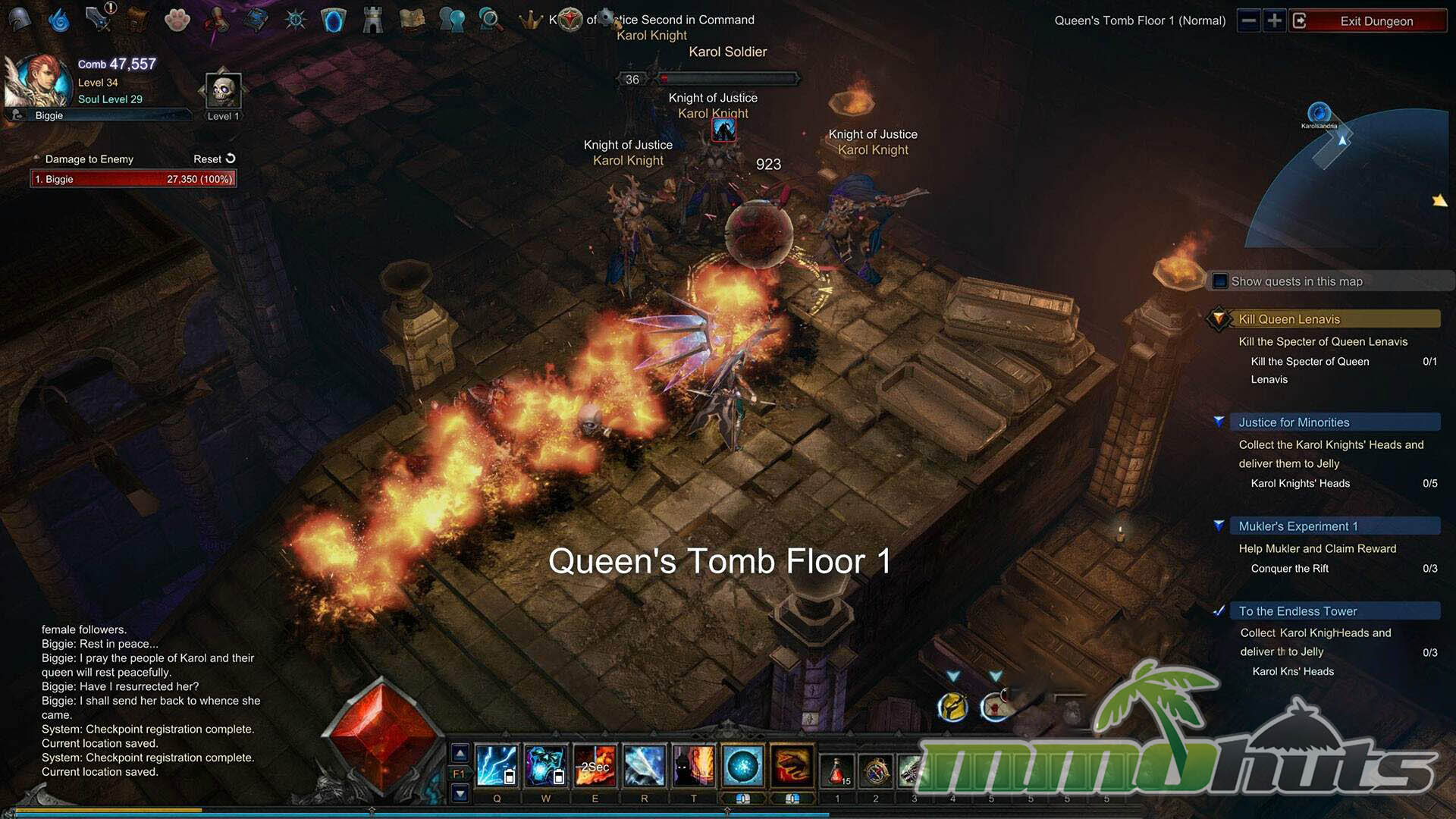Open the castle tower menu icon
The width and height of the screenshot is (1456, 819).
(x=372, y=20)
